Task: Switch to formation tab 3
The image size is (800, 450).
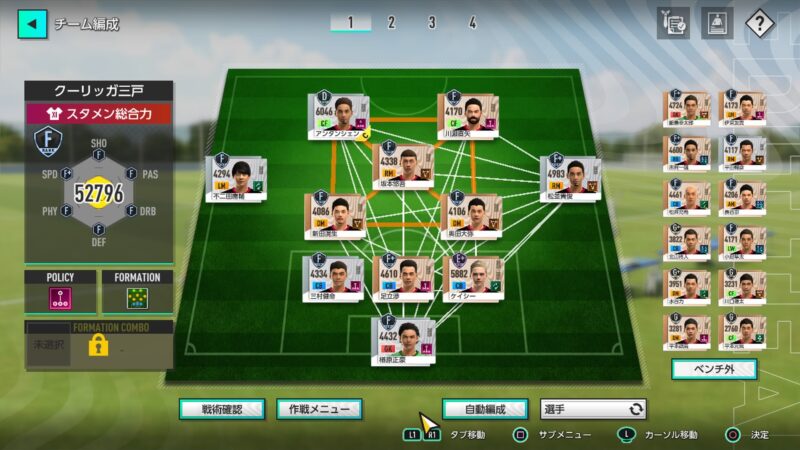Action: coord(432,22)
